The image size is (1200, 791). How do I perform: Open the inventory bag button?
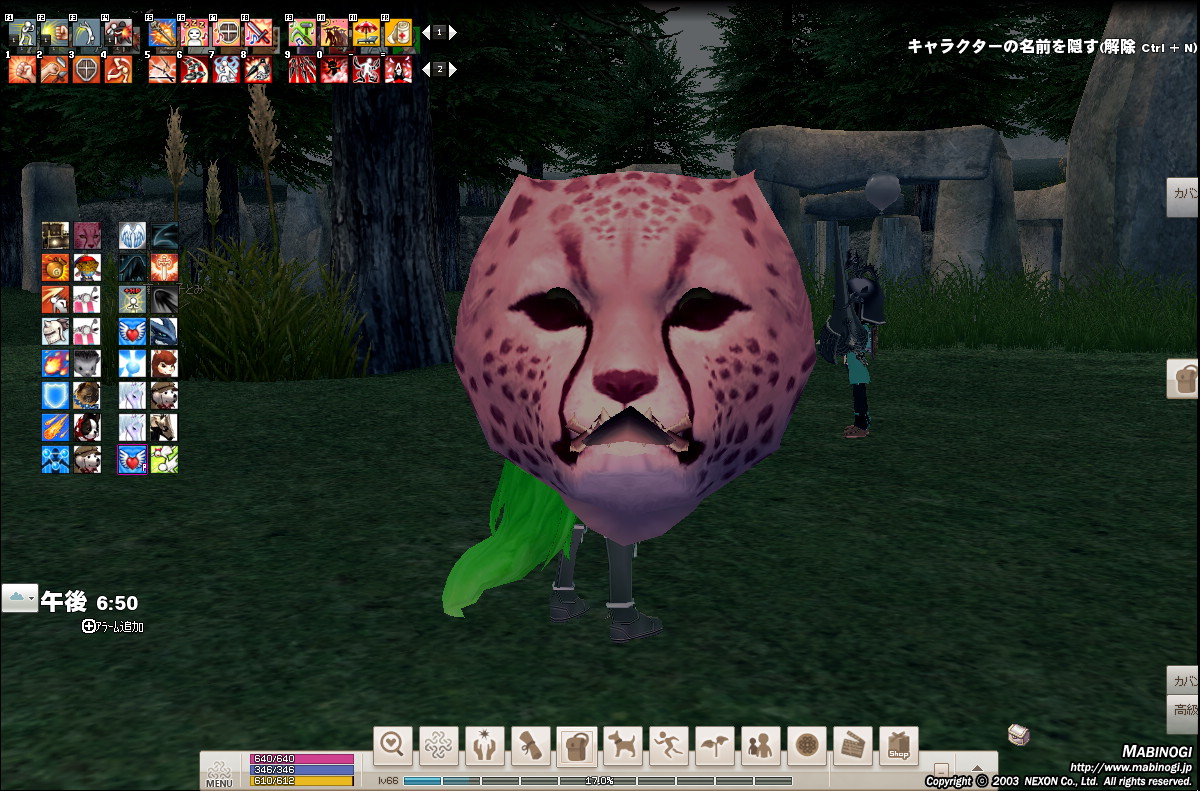577,745
